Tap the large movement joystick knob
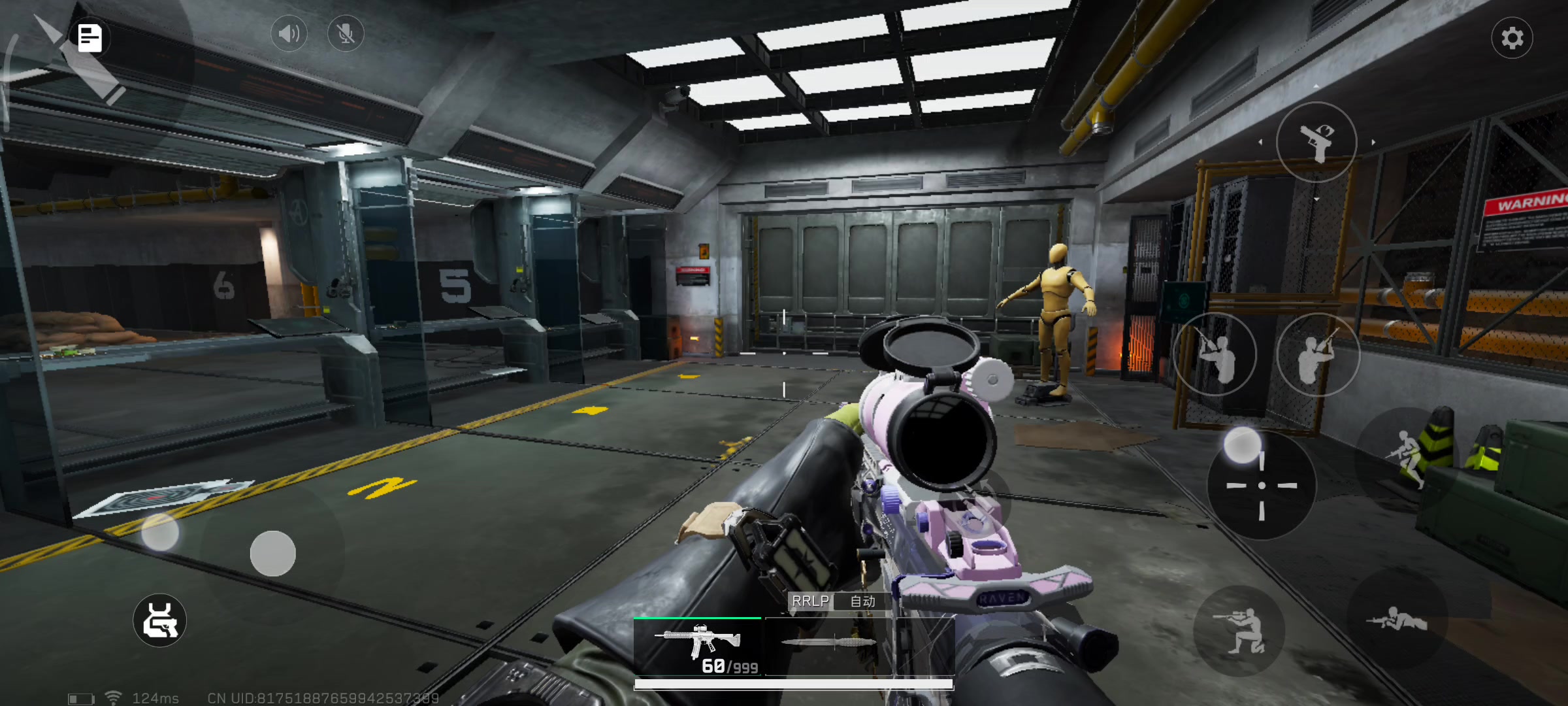 pos(273,554)
